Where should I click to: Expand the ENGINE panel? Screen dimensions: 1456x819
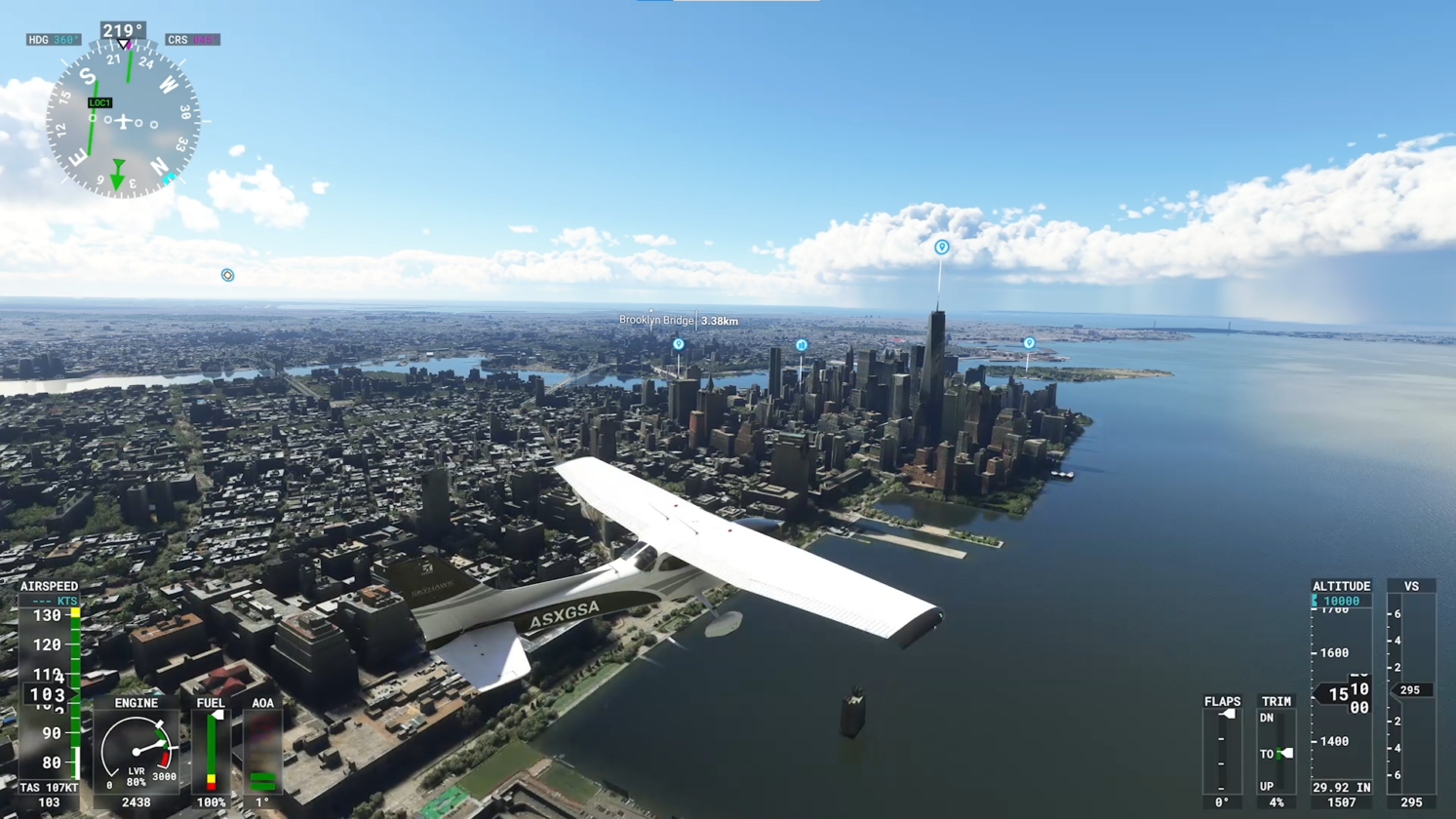pyautogui.click(x=137, y=703)
